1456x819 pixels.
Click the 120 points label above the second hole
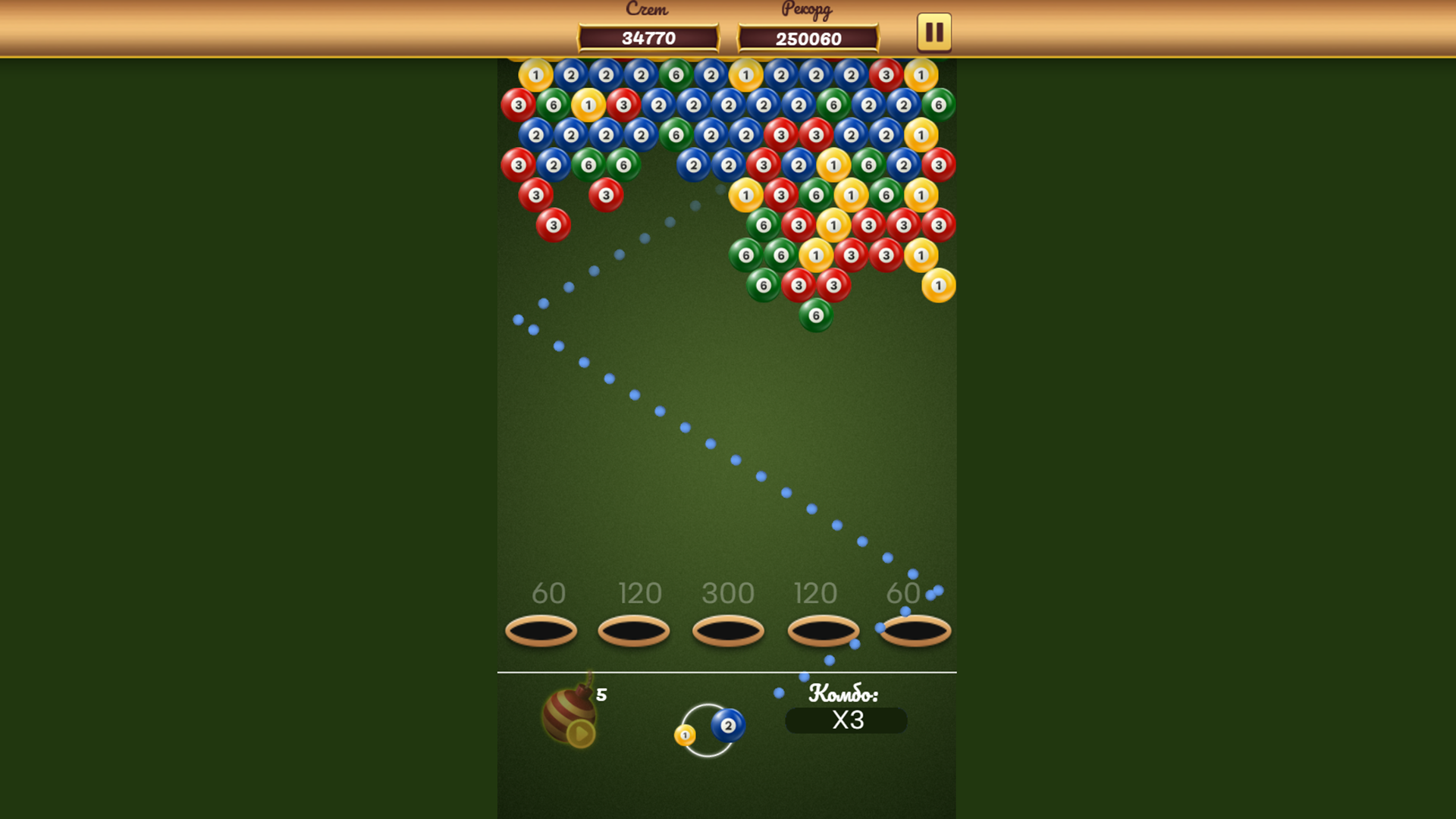coord(640,594)
